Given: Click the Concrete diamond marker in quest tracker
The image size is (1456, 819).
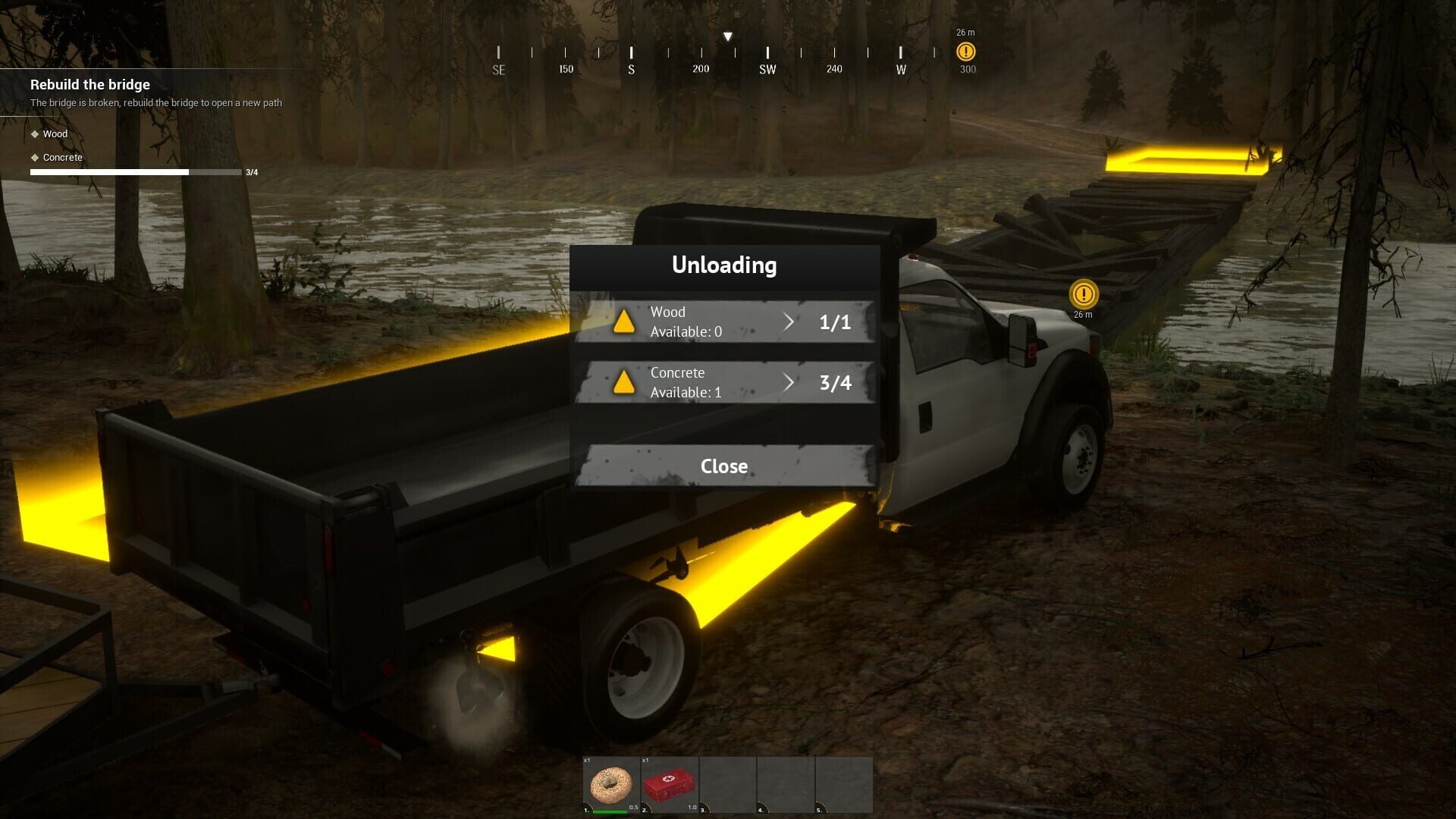Looking at the screenshot, I should click(34, 158).
